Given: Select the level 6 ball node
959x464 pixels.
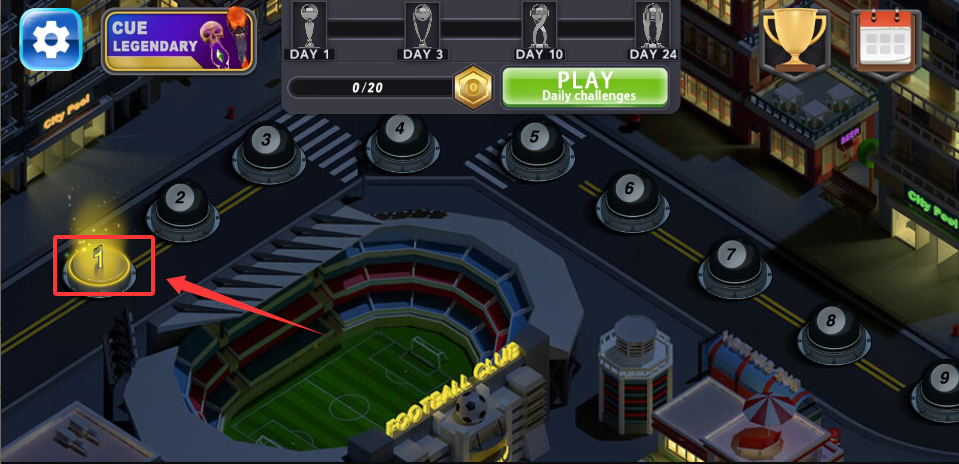Looking at the screenshot, I should pyautogui.click(x=629, y=192).
